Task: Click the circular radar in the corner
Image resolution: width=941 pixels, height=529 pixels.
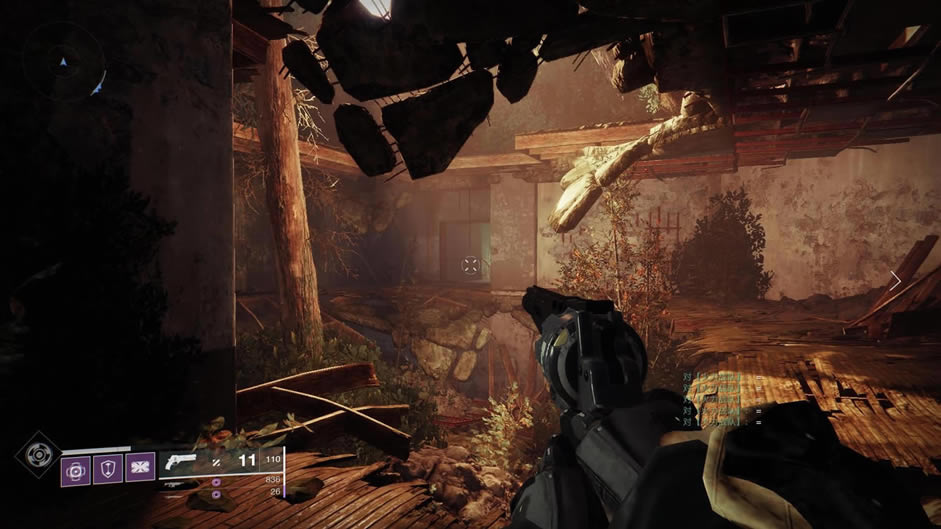Action: (x=66, y=62)
